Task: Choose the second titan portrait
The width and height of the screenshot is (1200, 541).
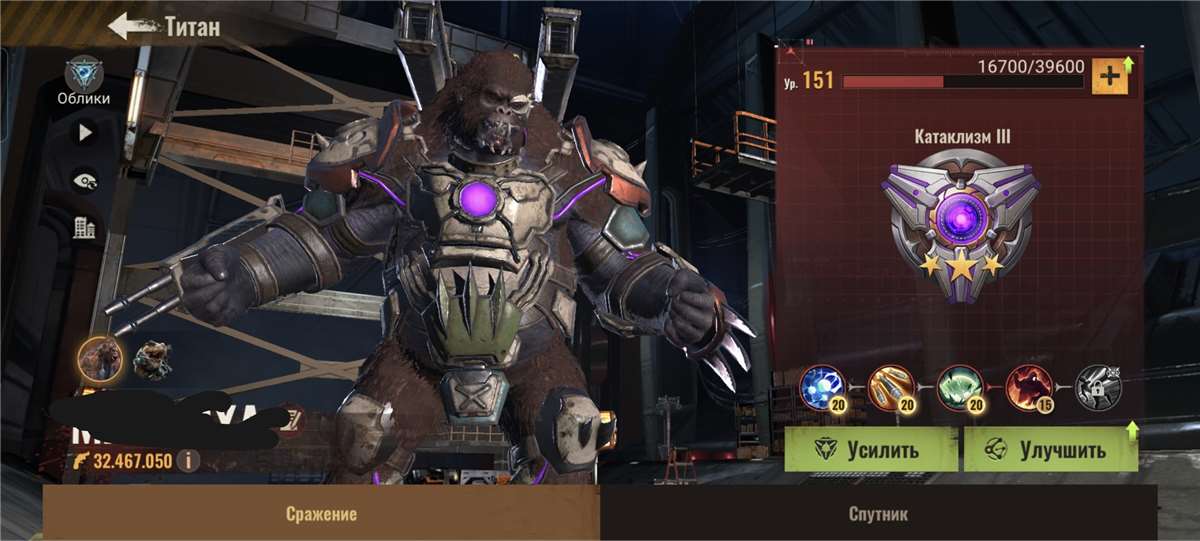Action: (152, 360)
